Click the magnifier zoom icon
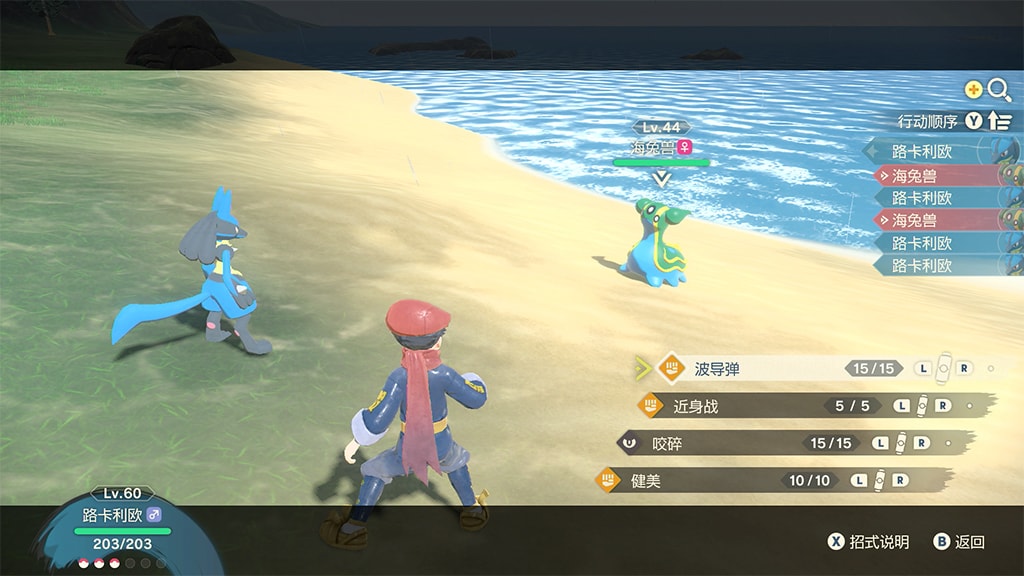The height and width of the screenshot is (576, 1024). click(x=998, y=90)
